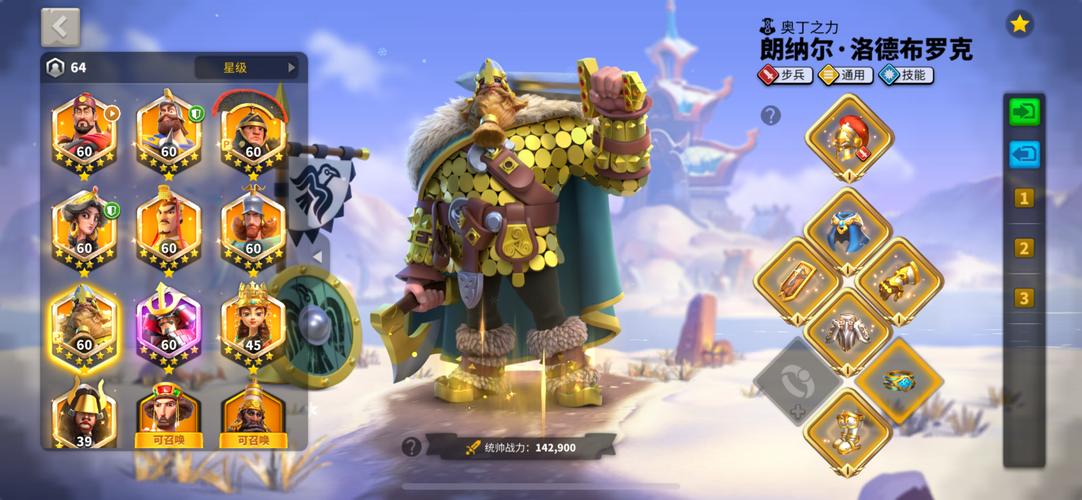Open the help icon beside commander power

pyautogui.click(x=411, y=447)
